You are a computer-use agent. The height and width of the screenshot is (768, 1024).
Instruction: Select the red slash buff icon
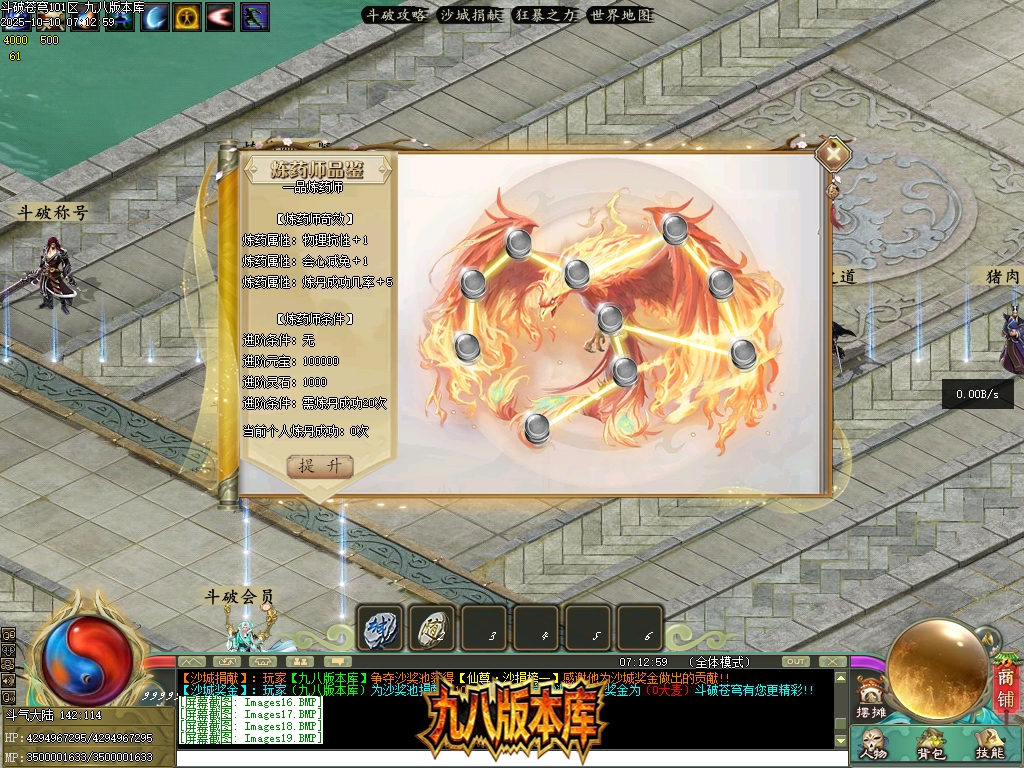point(220,17)
